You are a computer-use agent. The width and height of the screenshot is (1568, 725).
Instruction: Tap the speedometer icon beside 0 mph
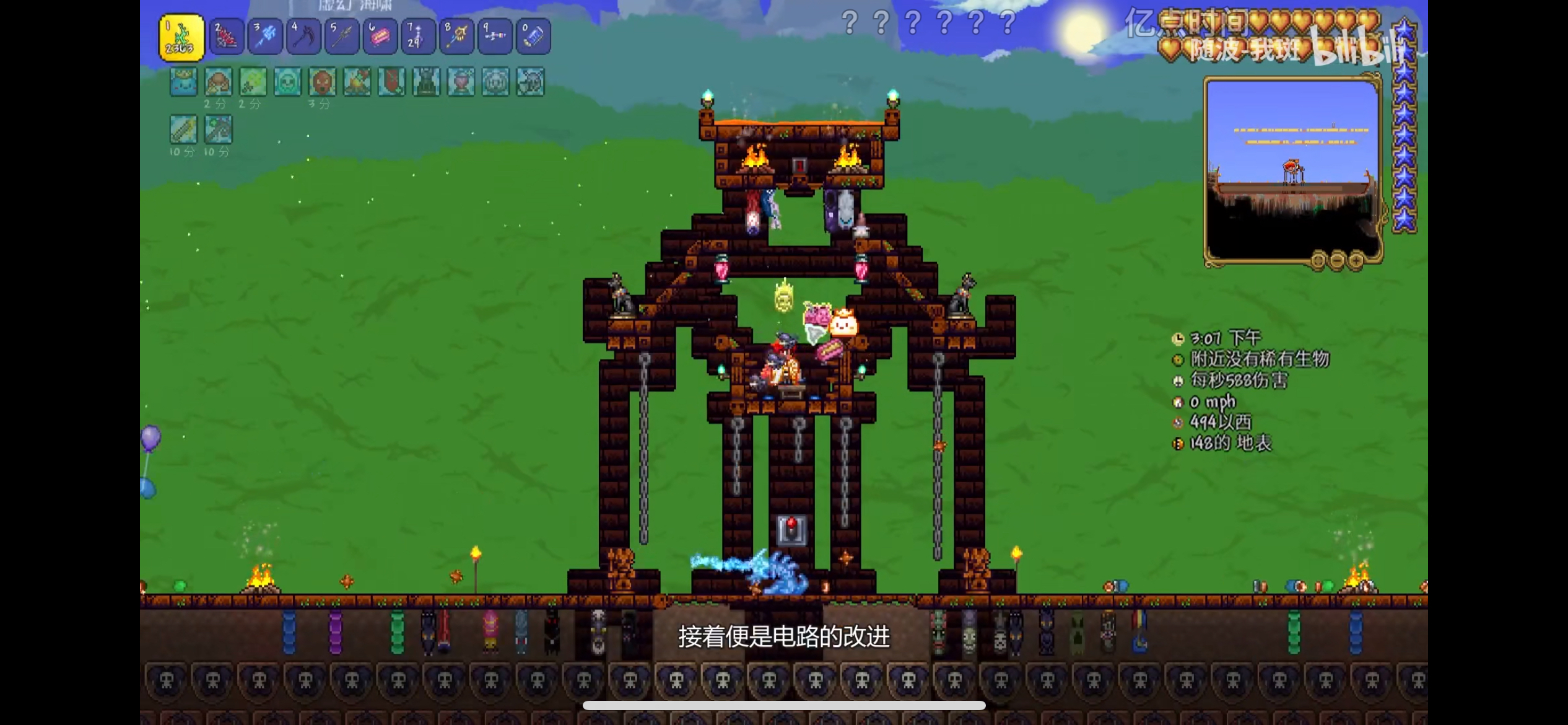tap(1178, 402)
